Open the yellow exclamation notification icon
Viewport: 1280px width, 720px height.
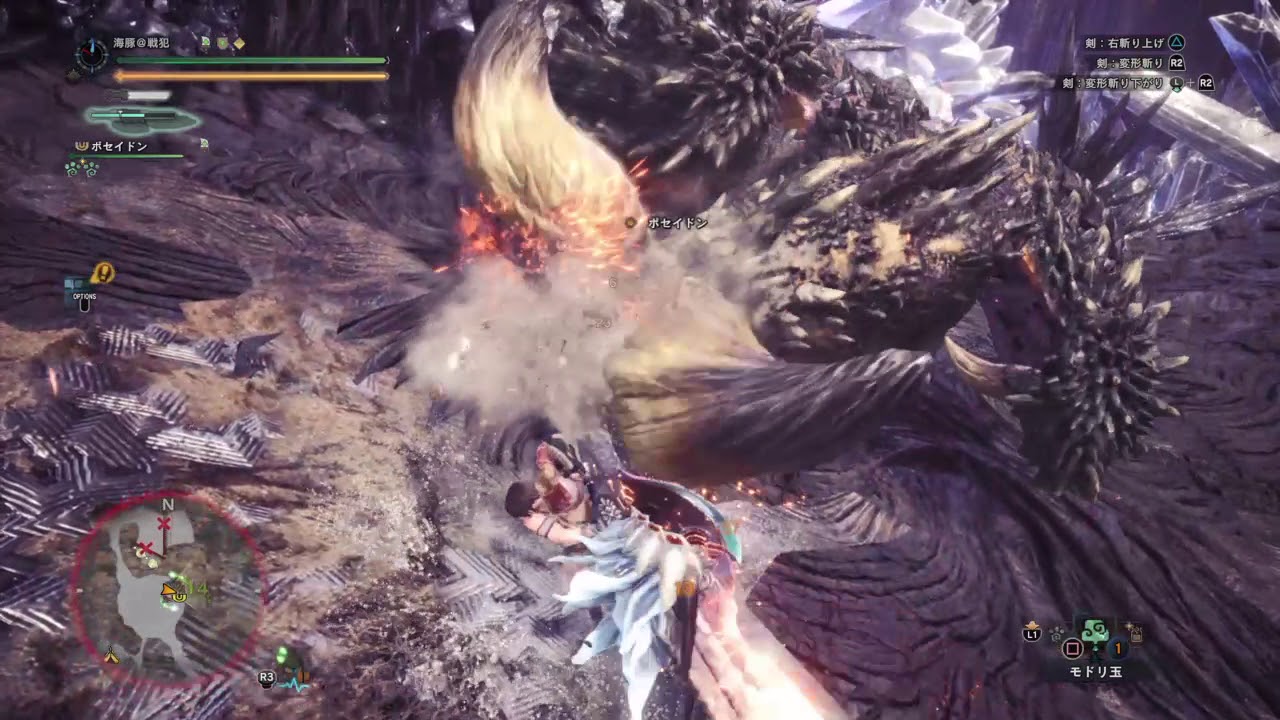tap(102, 272)
